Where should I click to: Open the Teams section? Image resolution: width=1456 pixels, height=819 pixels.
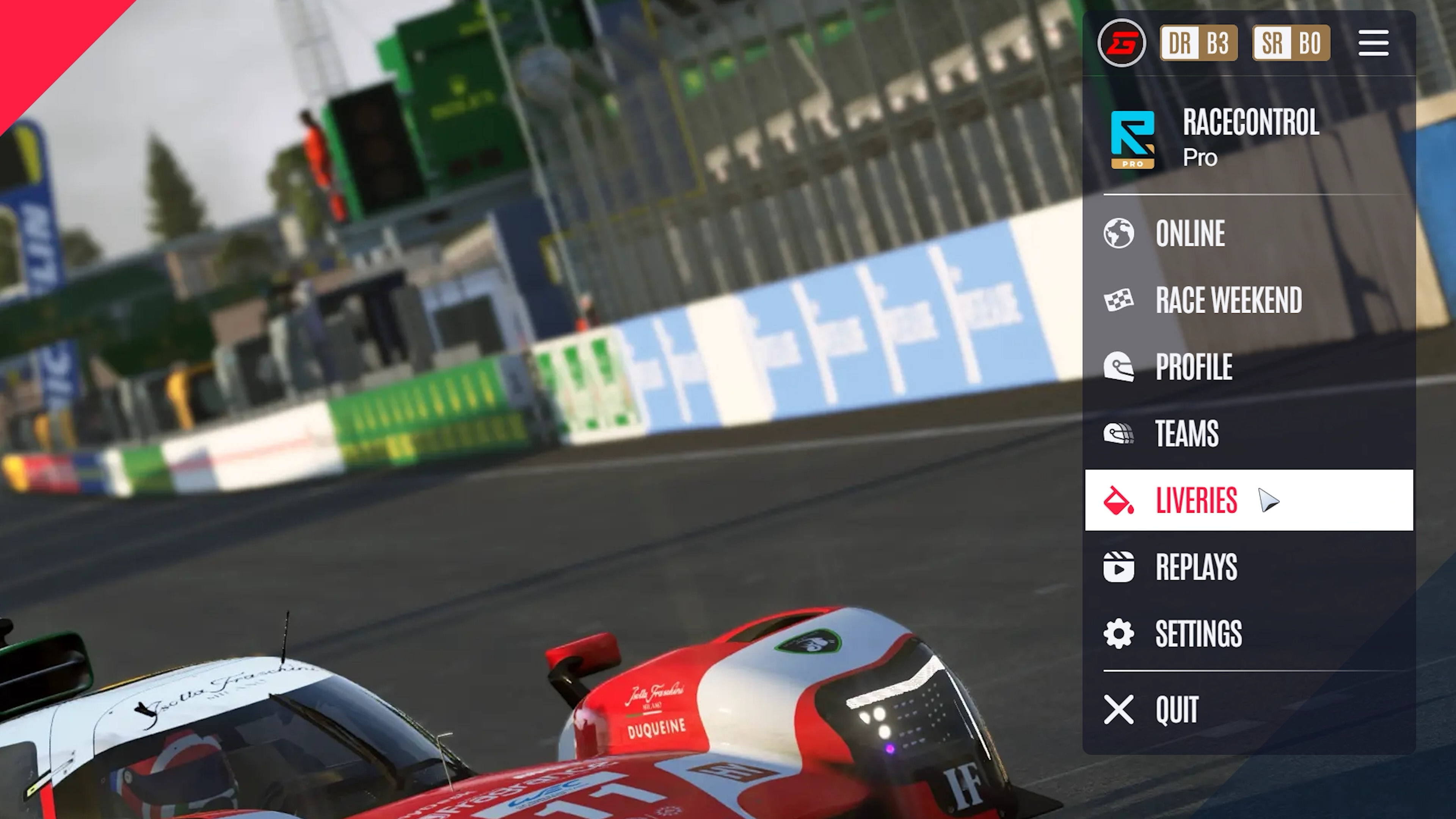click(x=1186, y=433)
